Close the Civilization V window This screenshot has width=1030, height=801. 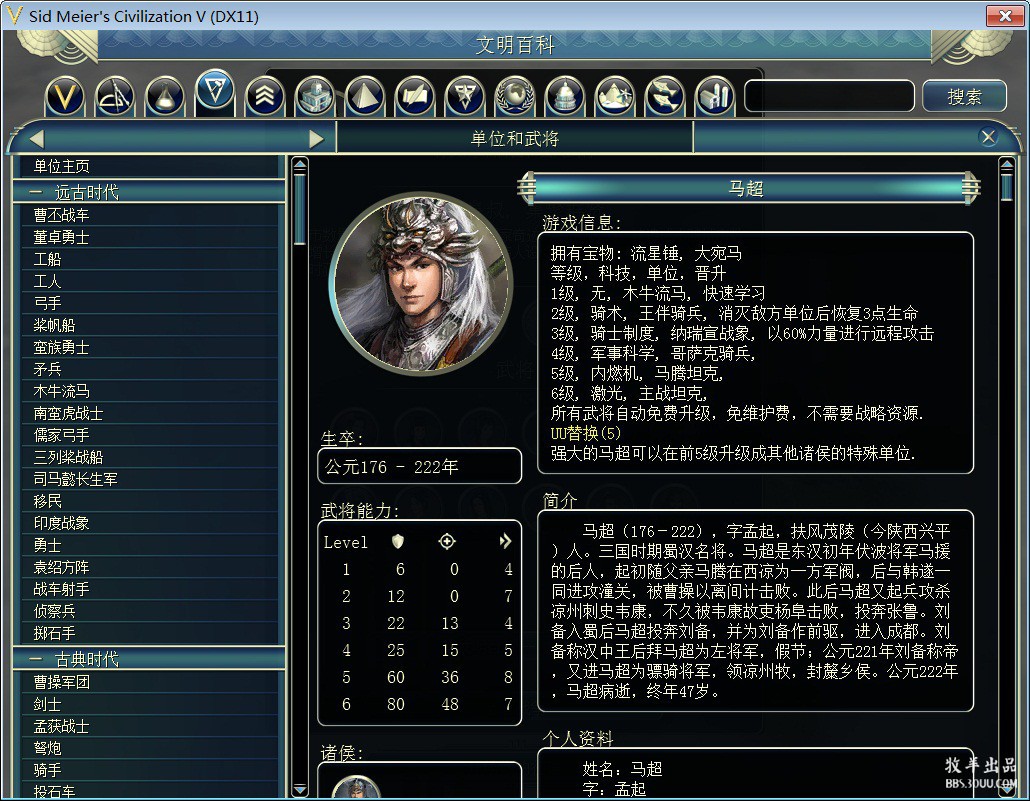(x=1002, y=15)
